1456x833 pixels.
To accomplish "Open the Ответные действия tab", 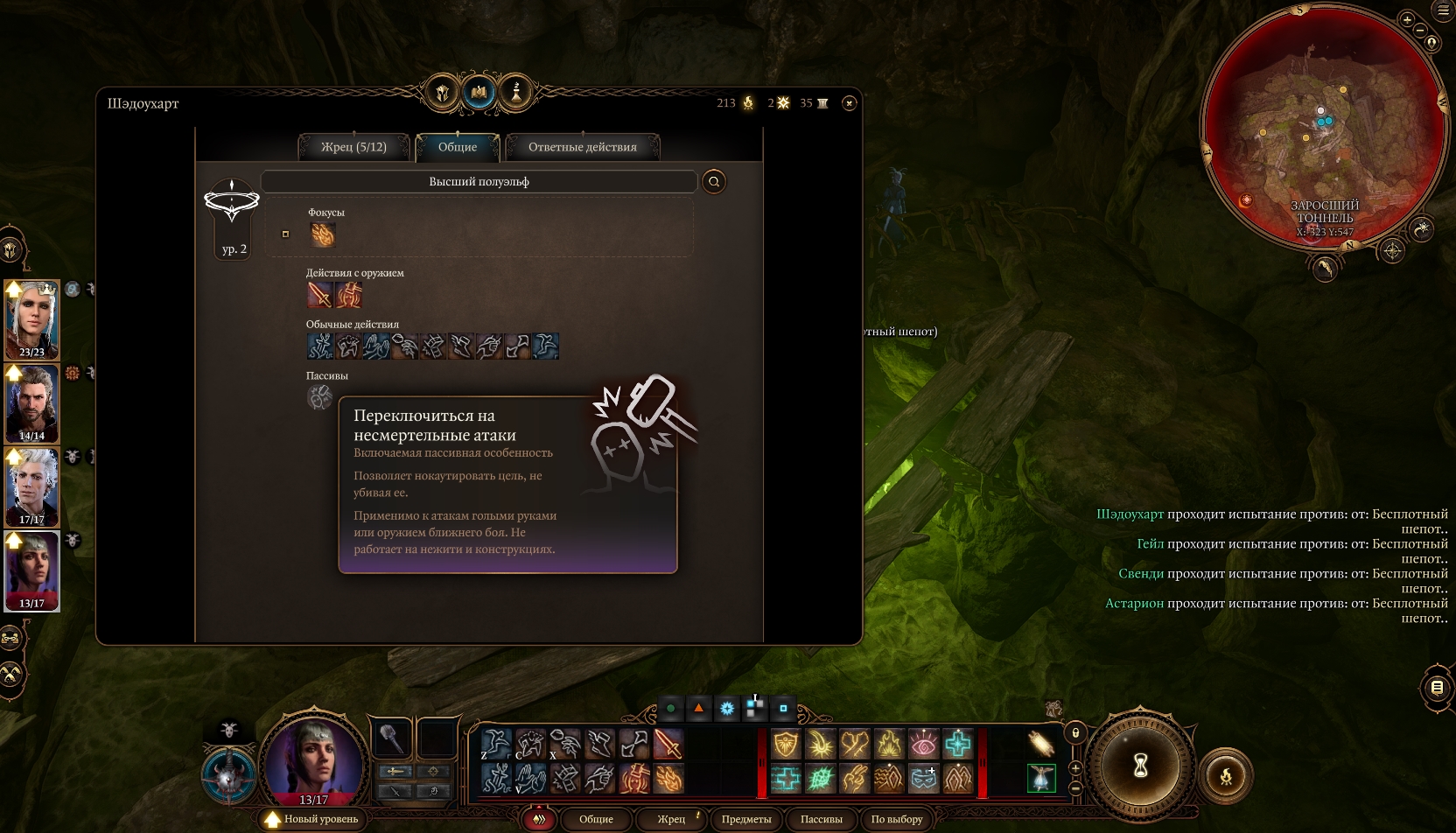I will pos(582,147).
